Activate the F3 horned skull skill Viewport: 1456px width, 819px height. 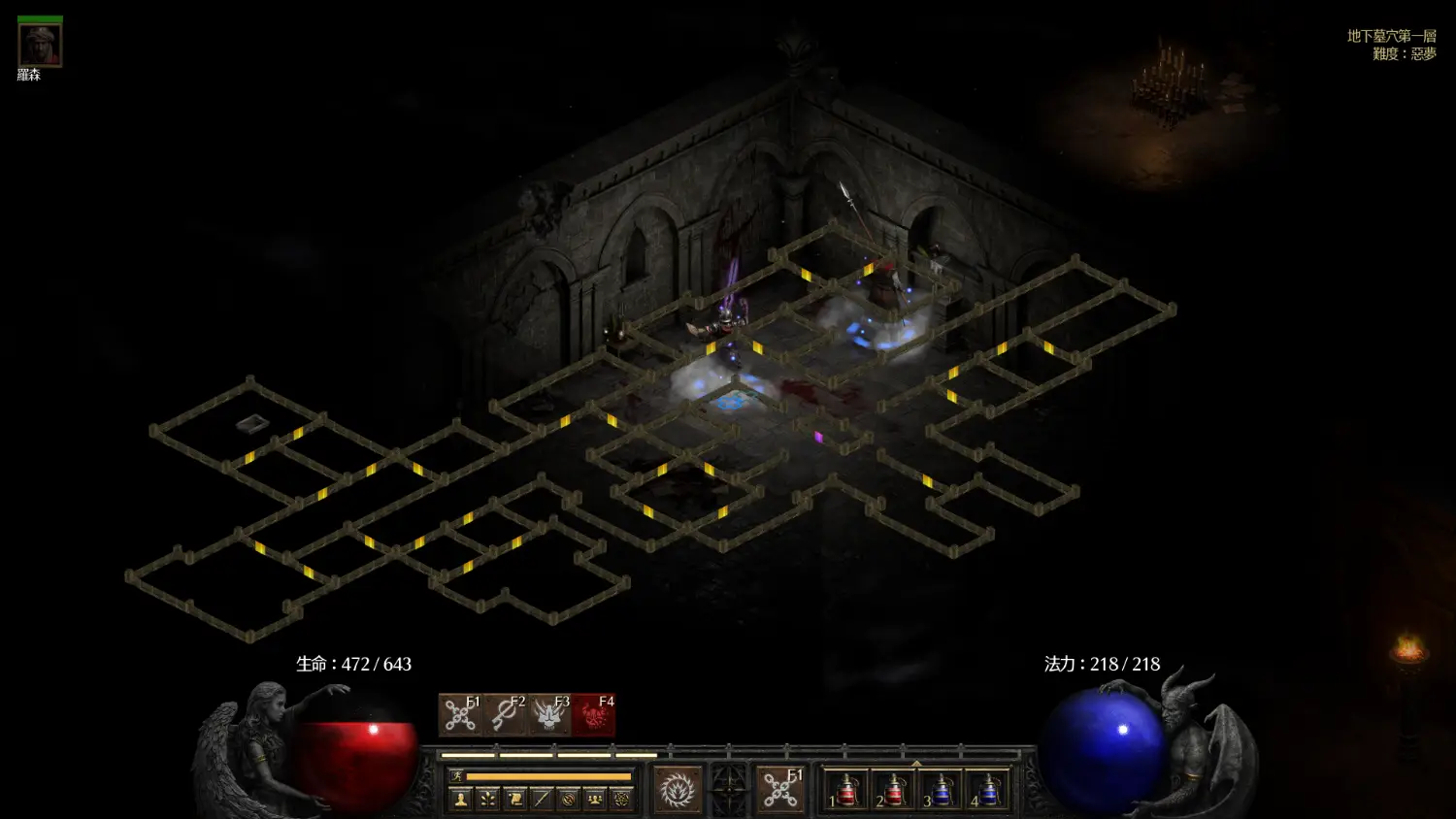(549, 715)
